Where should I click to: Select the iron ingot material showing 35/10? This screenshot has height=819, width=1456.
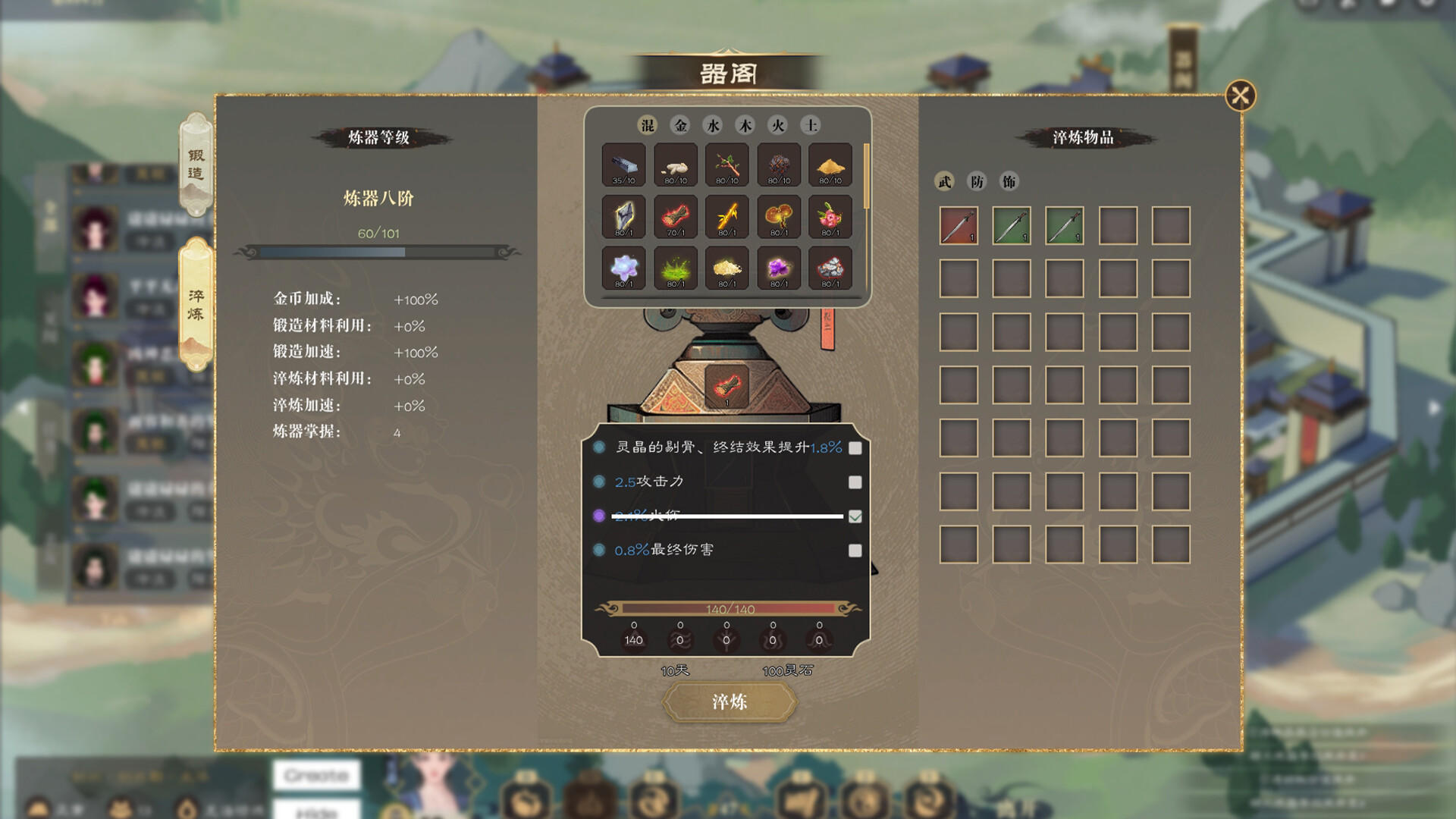[x=623, y=165]
